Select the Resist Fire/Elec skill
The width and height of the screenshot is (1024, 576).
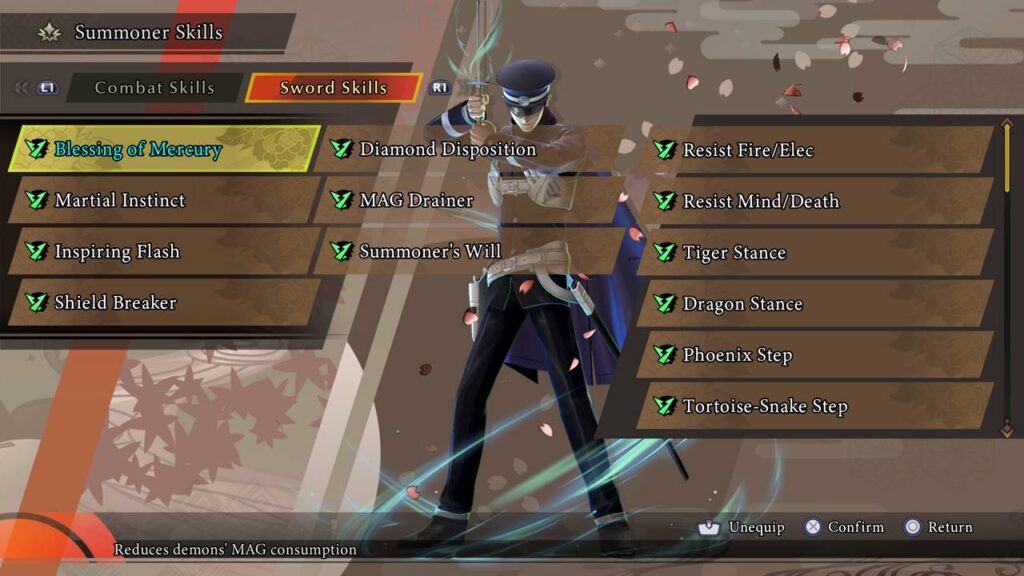(x=815, y=150)
